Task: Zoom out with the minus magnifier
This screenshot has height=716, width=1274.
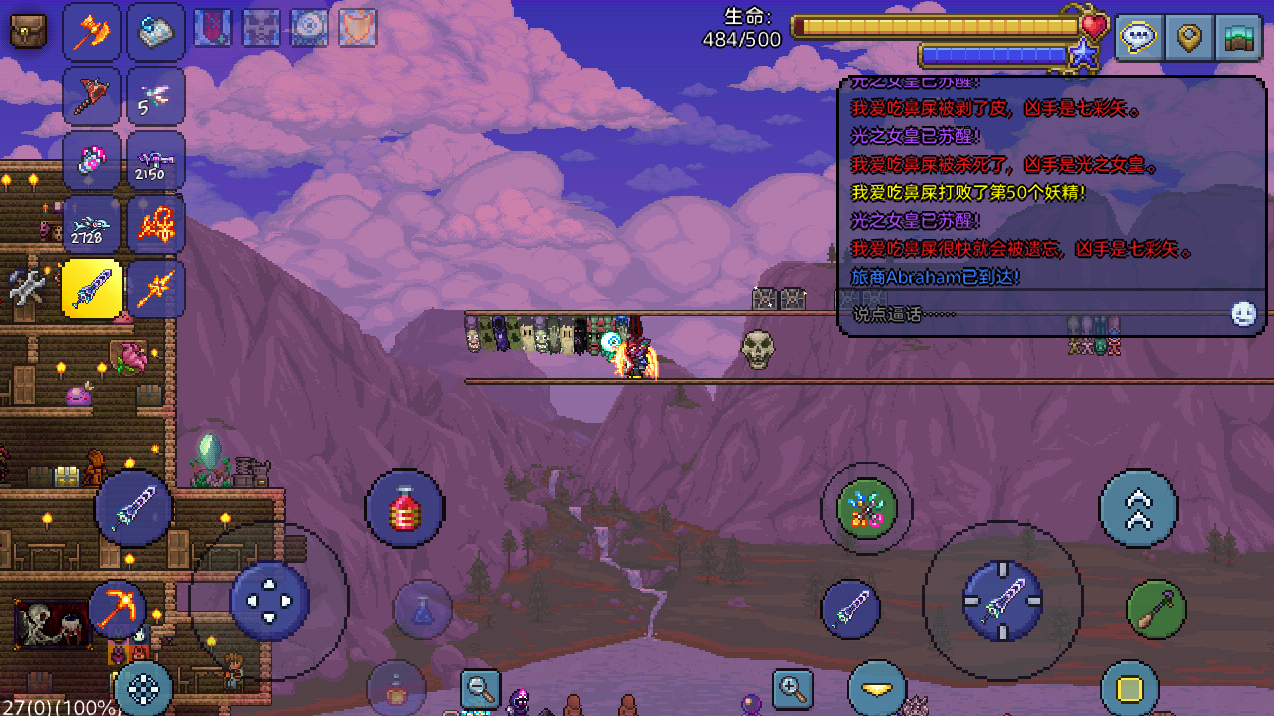Action: tap(480, 688)
